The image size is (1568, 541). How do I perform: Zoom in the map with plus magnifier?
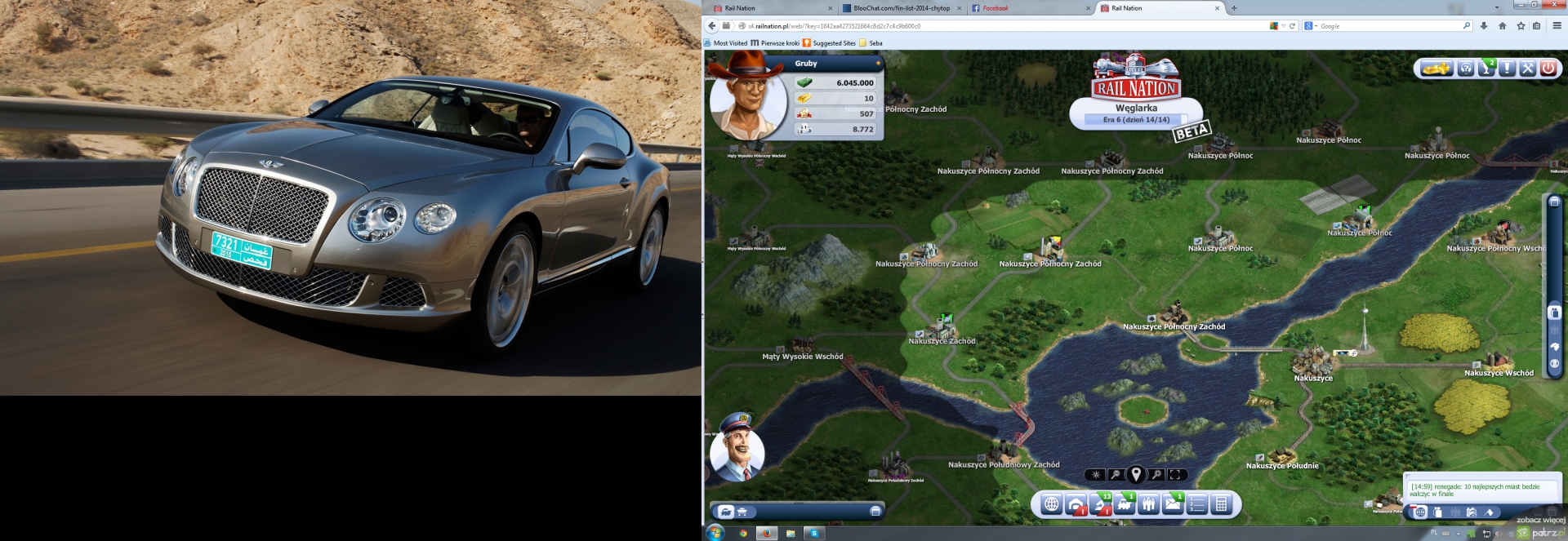tap(1156, 474)
